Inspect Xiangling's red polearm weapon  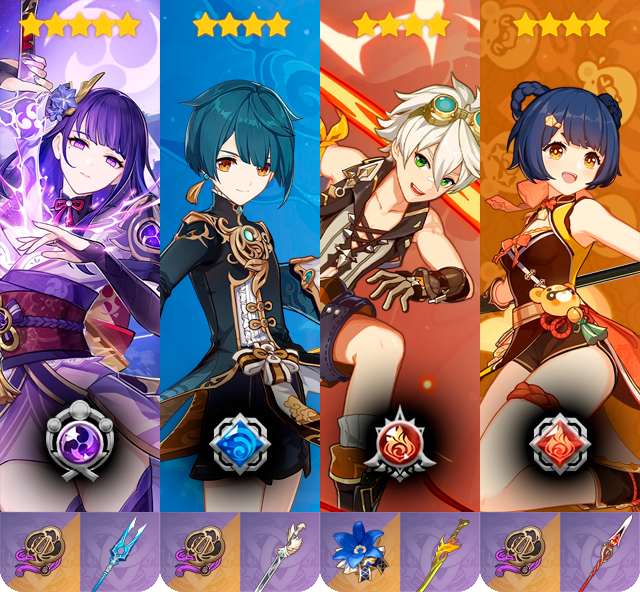pyautogui.click(x=600, y=552)
